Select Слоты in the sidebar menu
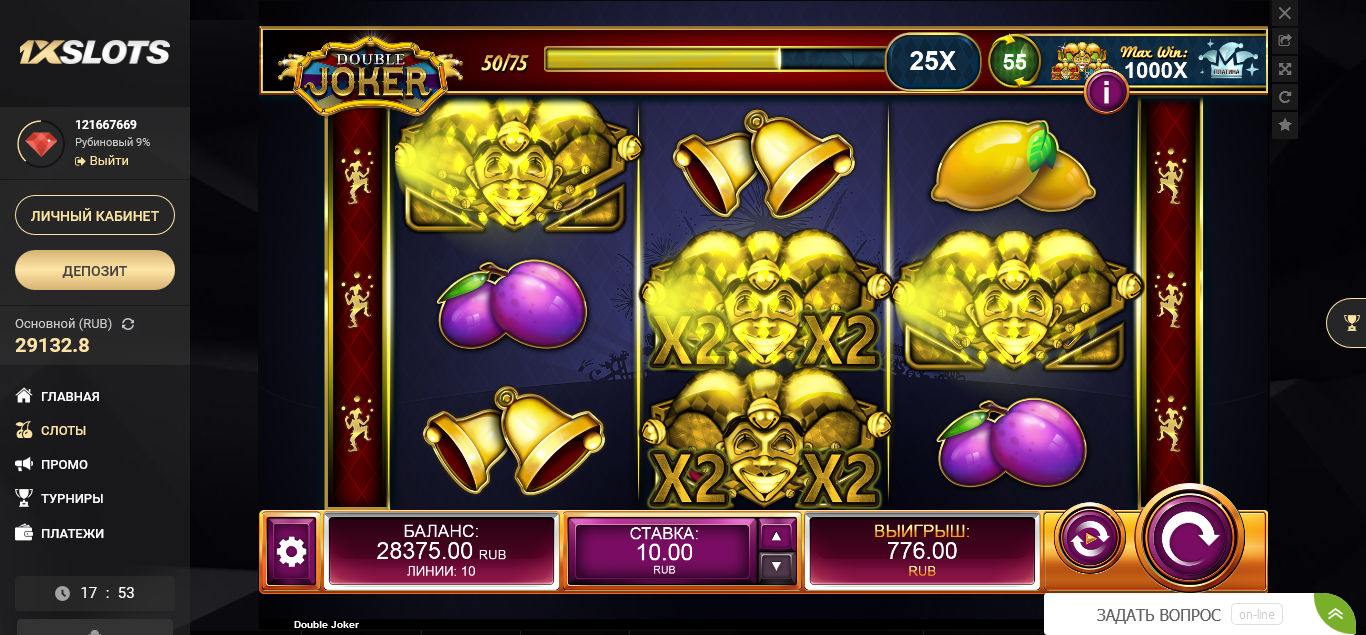The width and height of the screenshot is (1366, 635). point(63,430)
